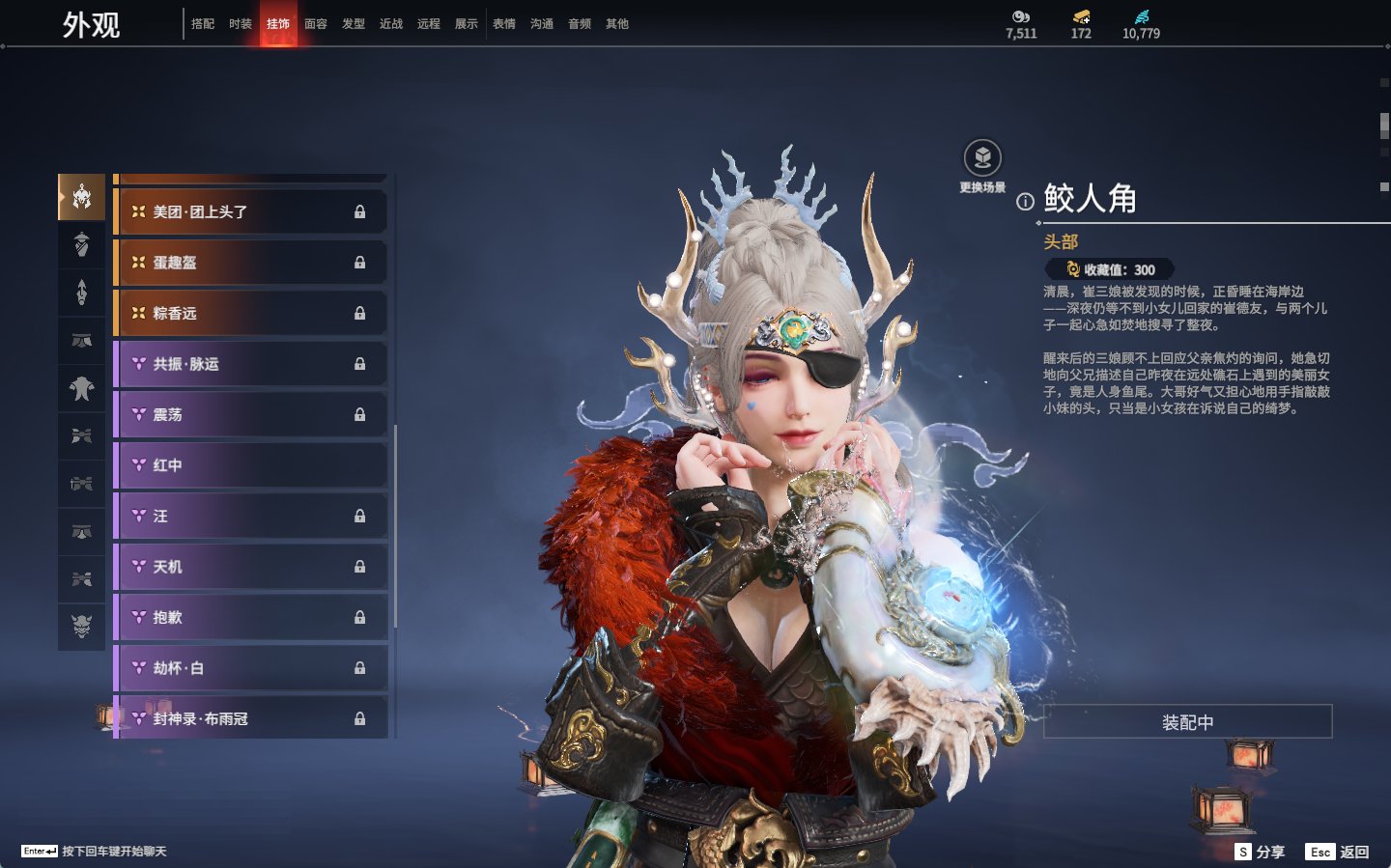Open the 时装 tab
This screenshot has height=868, width=1391.
coord(241,24)
